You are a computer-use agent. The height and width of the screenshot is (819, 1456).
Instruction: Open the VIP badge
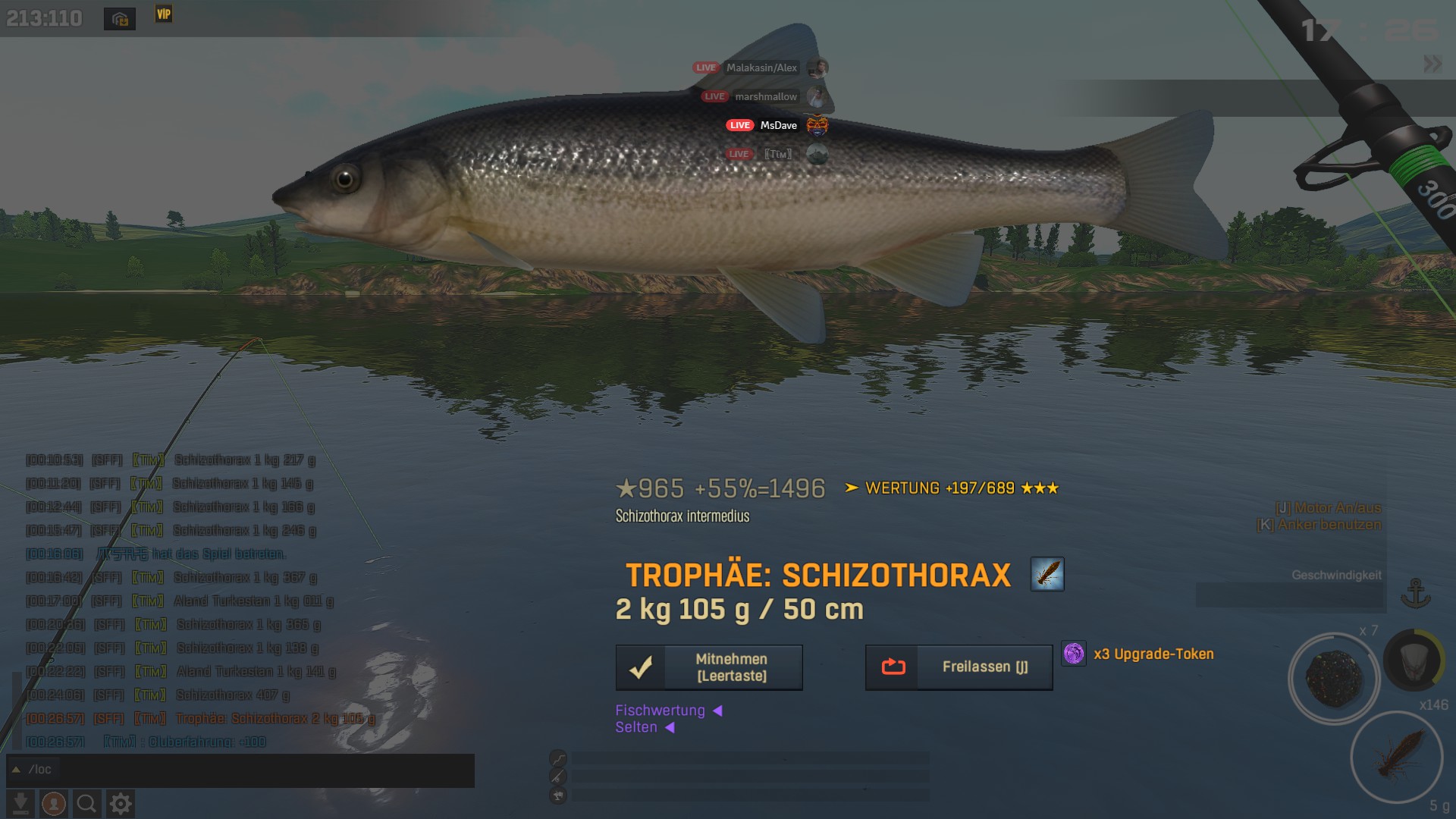tap(164, 14)
